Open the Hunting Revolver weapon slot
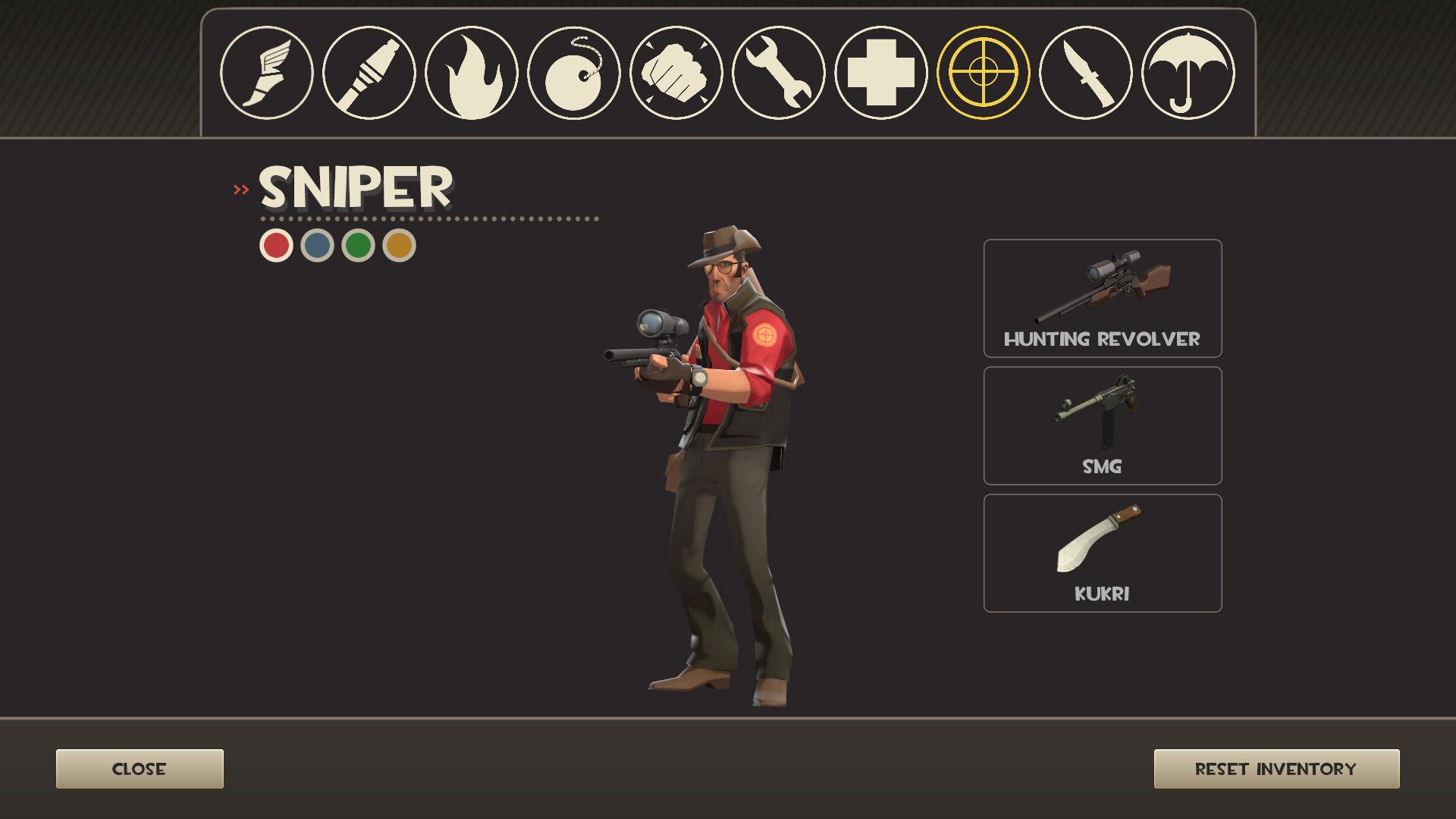This screenshot has width=1456, height=819. click(x=1102, y=298)
